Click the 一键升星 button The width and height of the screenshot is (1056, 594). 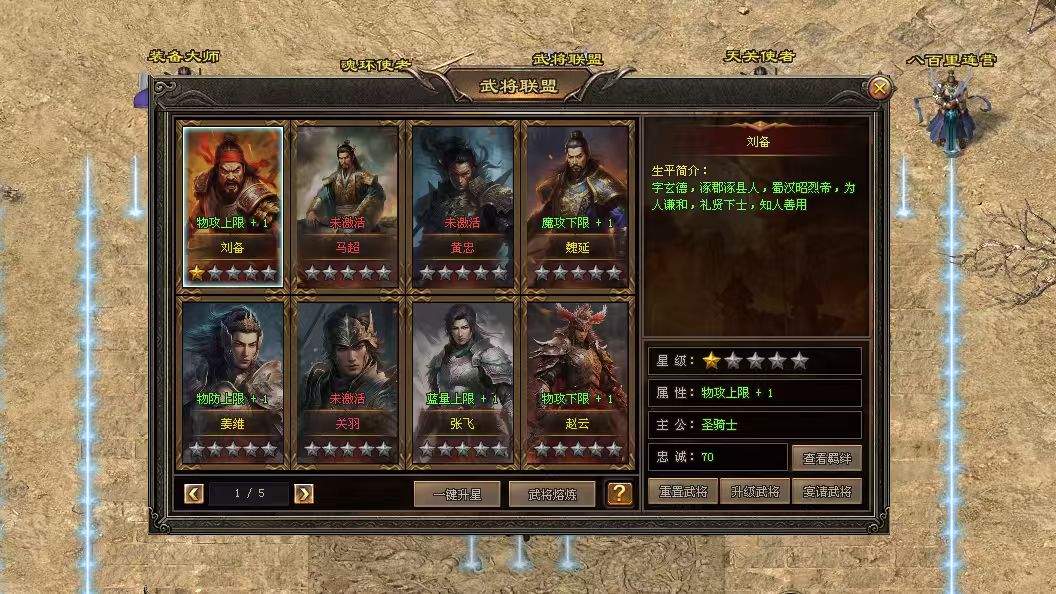coord(457,494)
